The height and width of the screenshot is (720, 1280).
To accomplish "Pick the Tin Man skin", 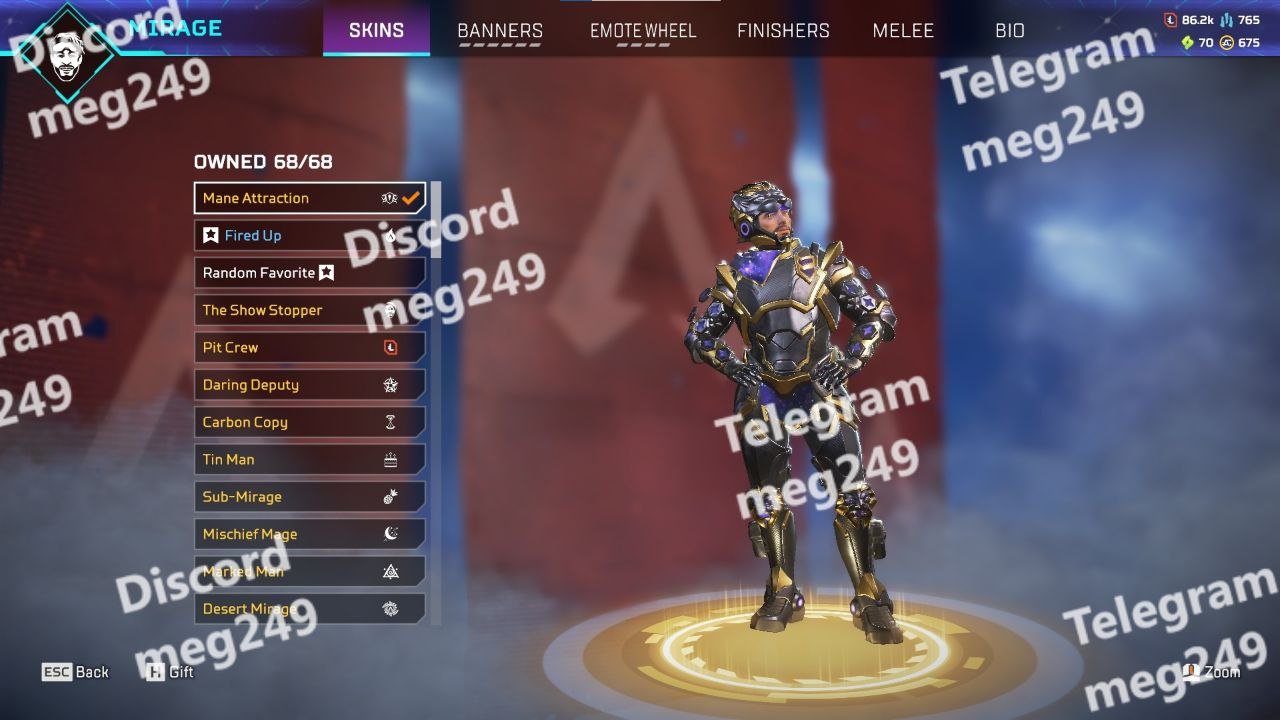I will (x=309, y=460).
